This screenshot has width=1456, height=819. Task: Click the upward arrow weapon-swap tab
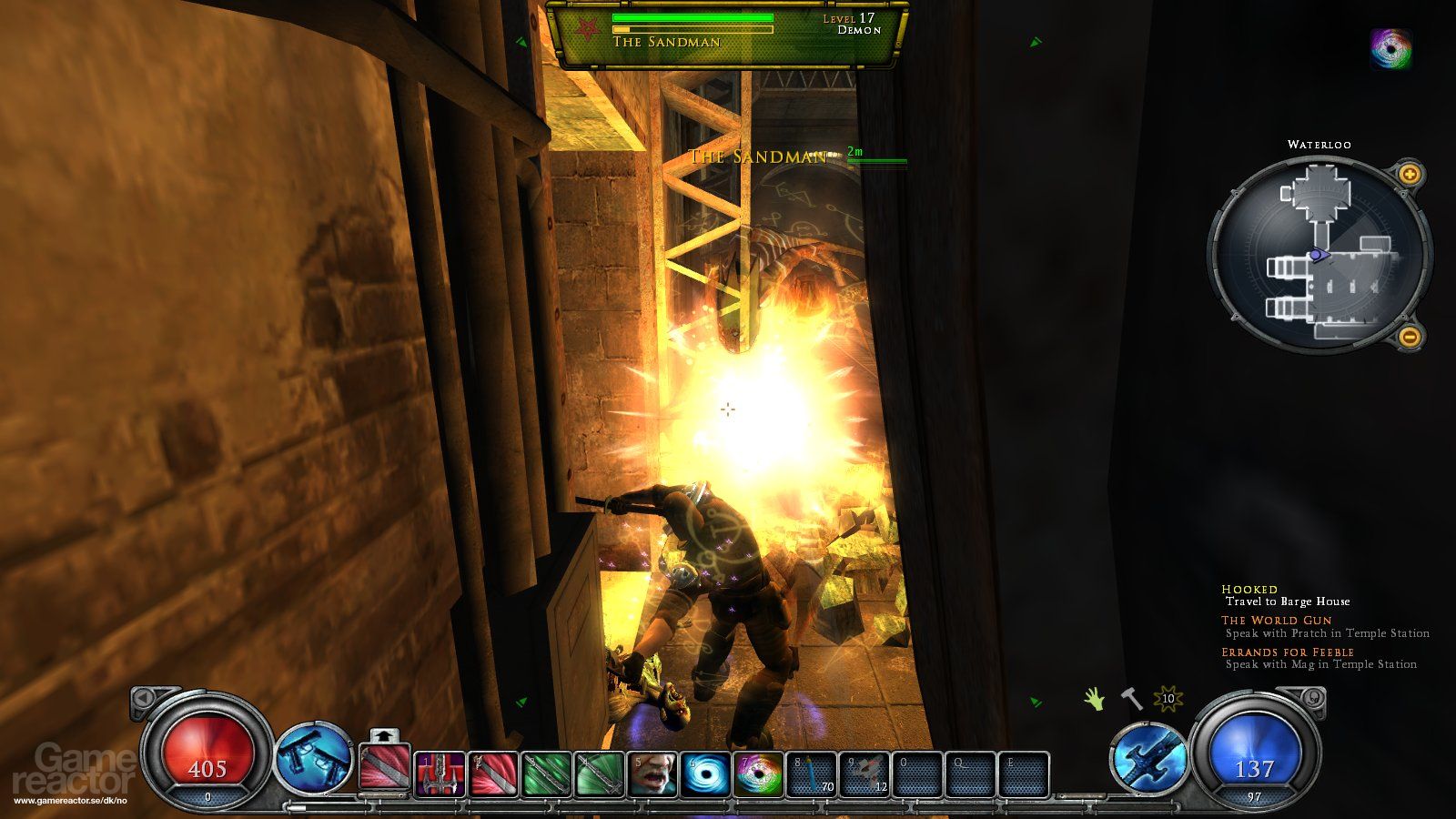(x=384, y=735)
